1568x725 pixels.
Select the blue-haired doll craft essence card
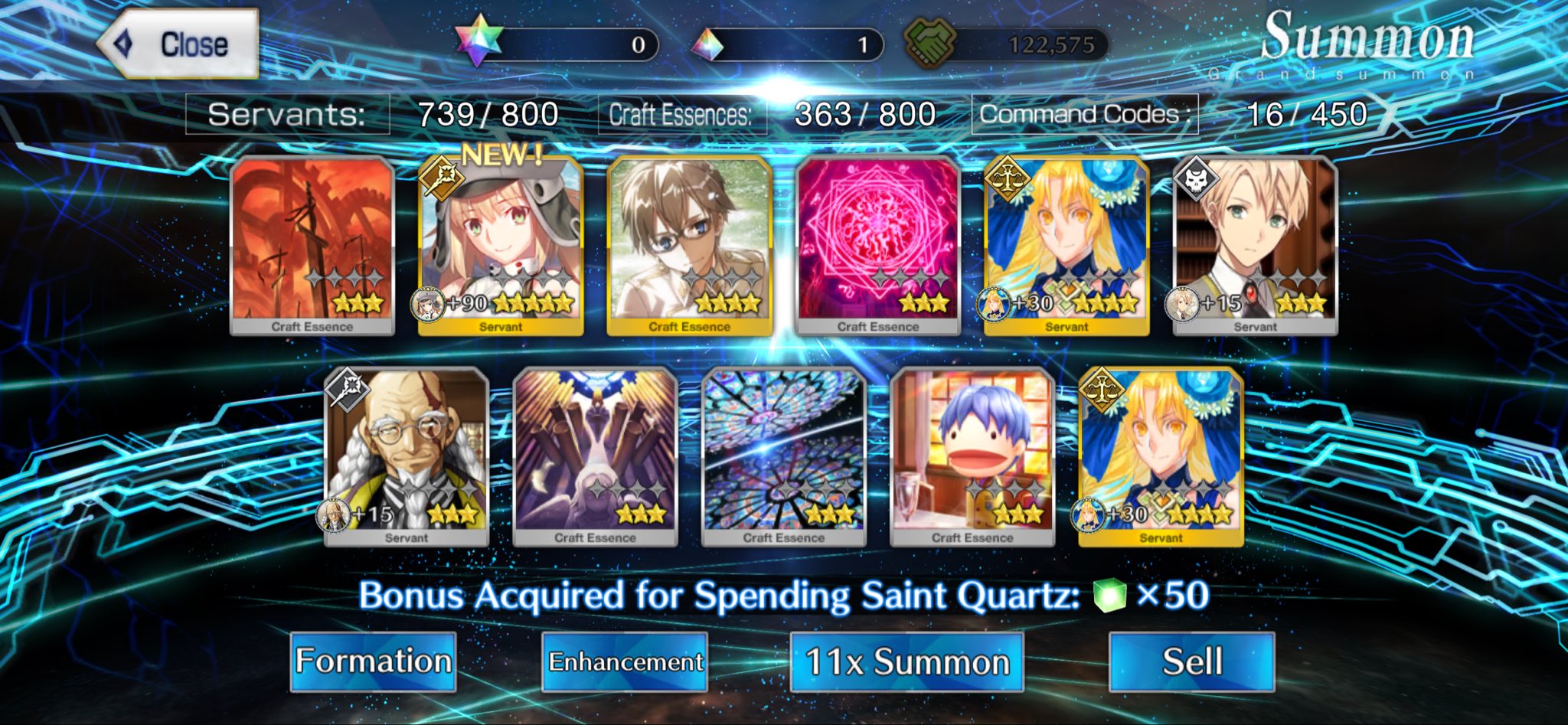[972, 456]
